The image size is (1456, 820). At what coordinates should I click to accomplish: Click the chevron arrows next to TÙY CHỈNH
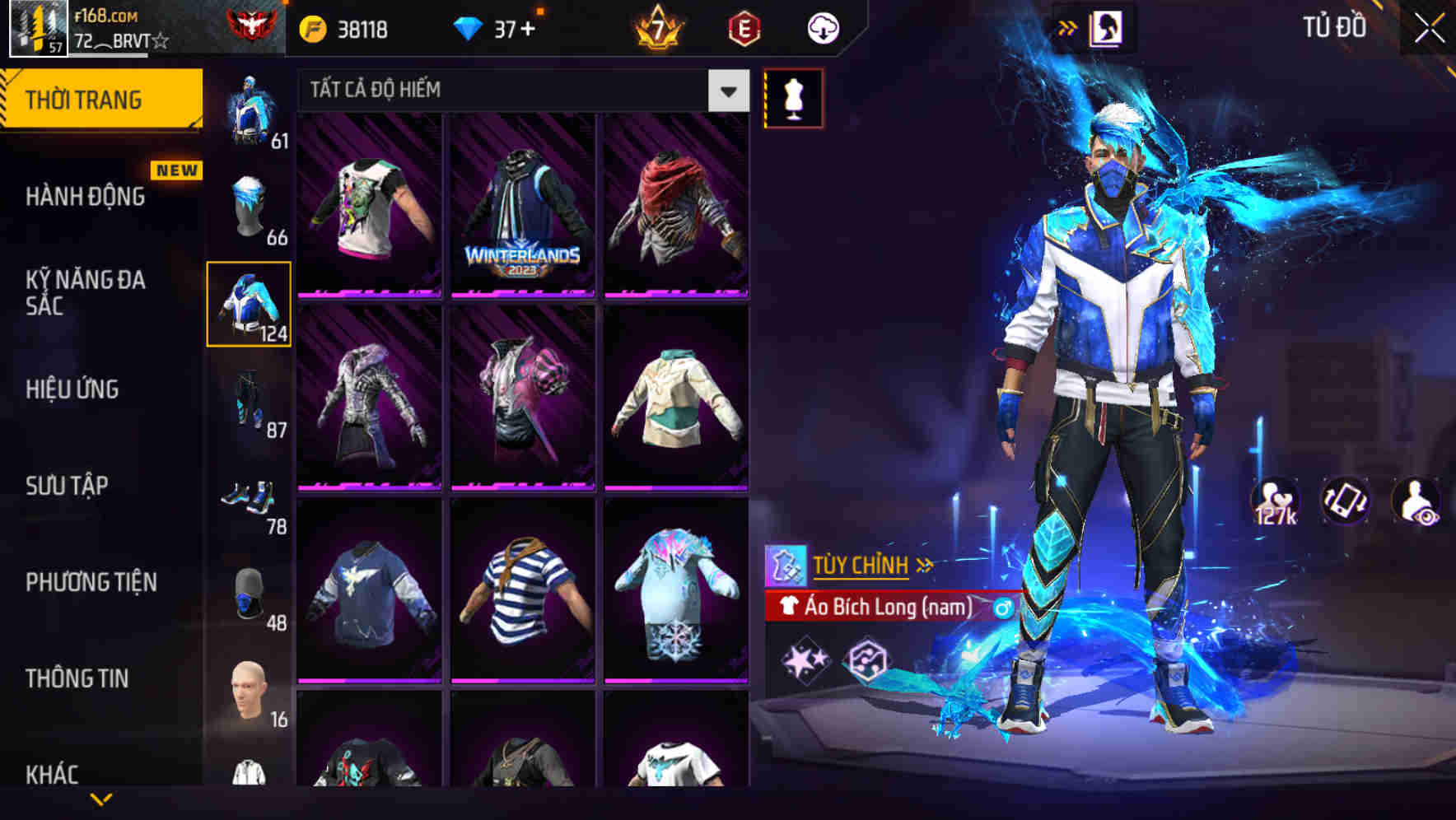click(926, 565)
